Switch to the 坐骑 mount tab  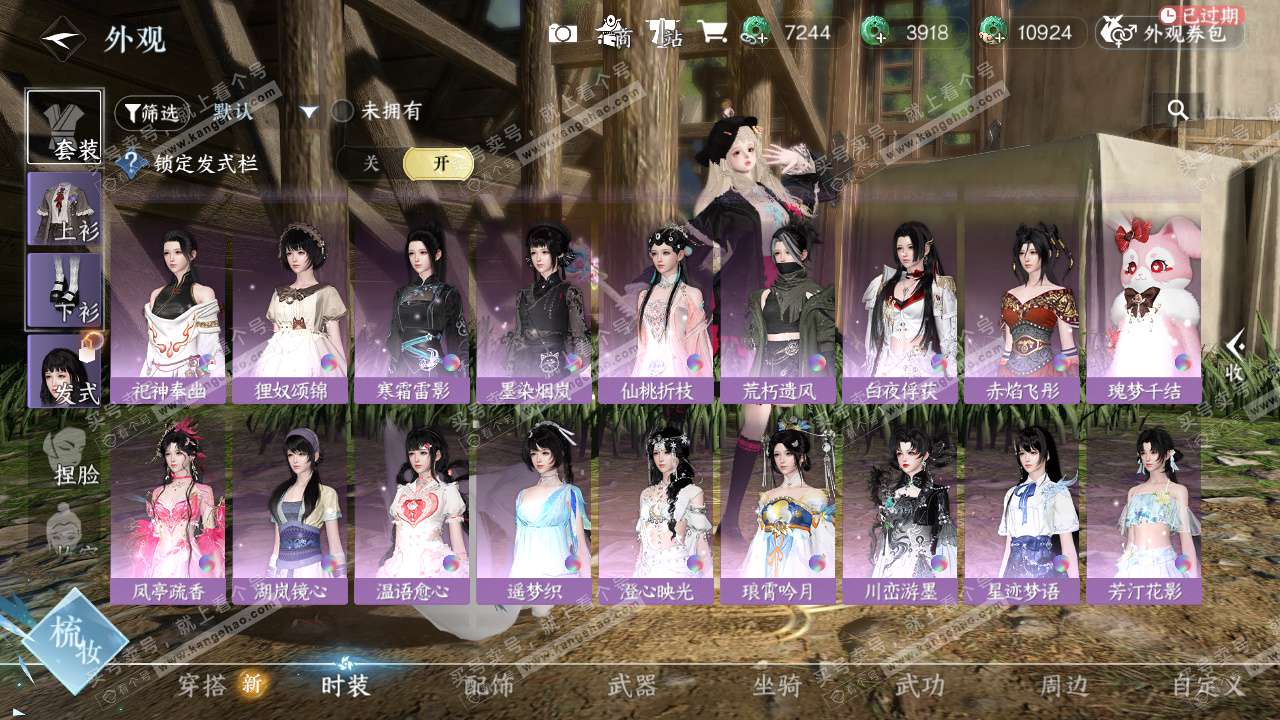point(777,685)
